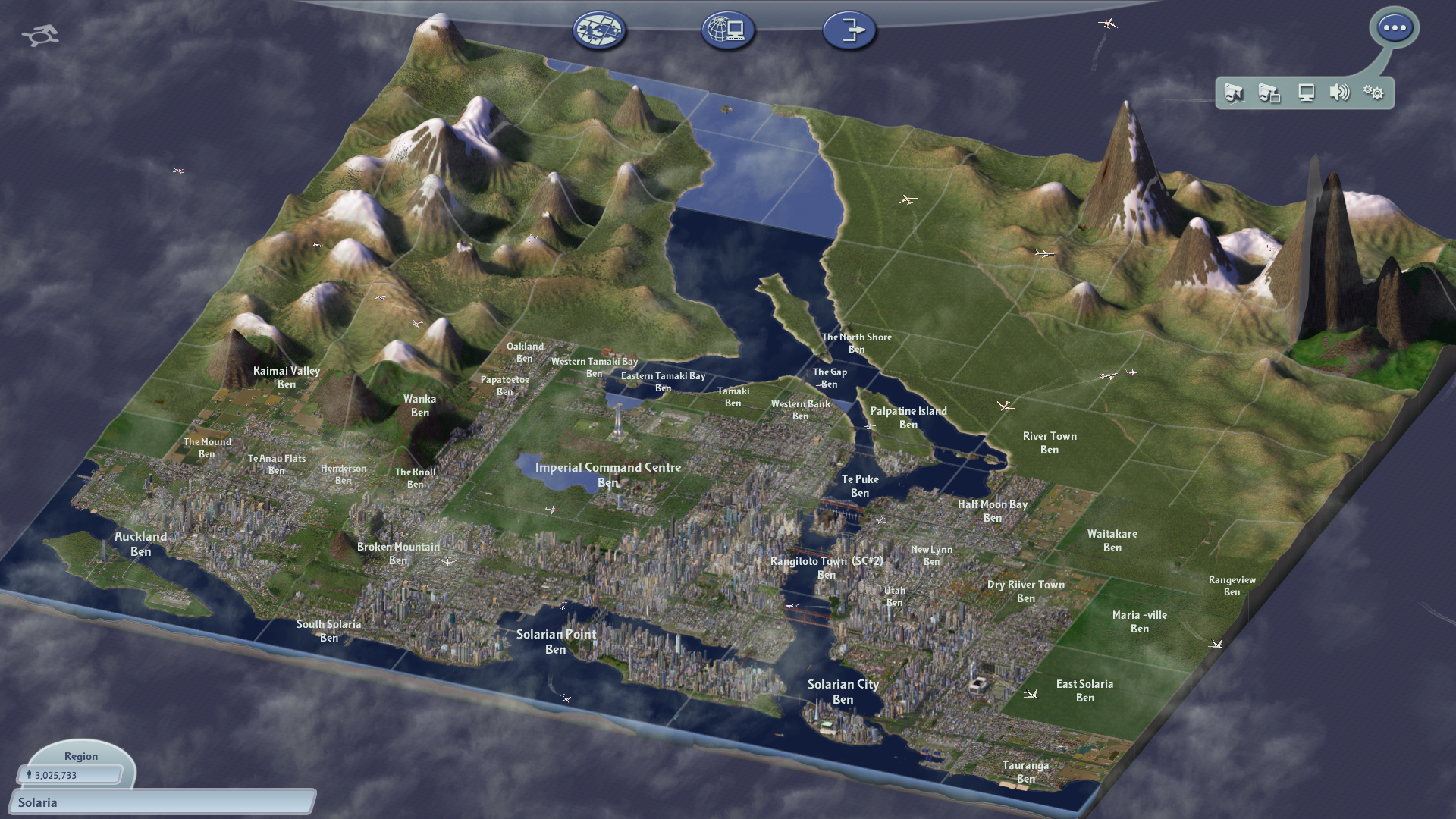Choose the Solarian City tile

click(843, 691)
